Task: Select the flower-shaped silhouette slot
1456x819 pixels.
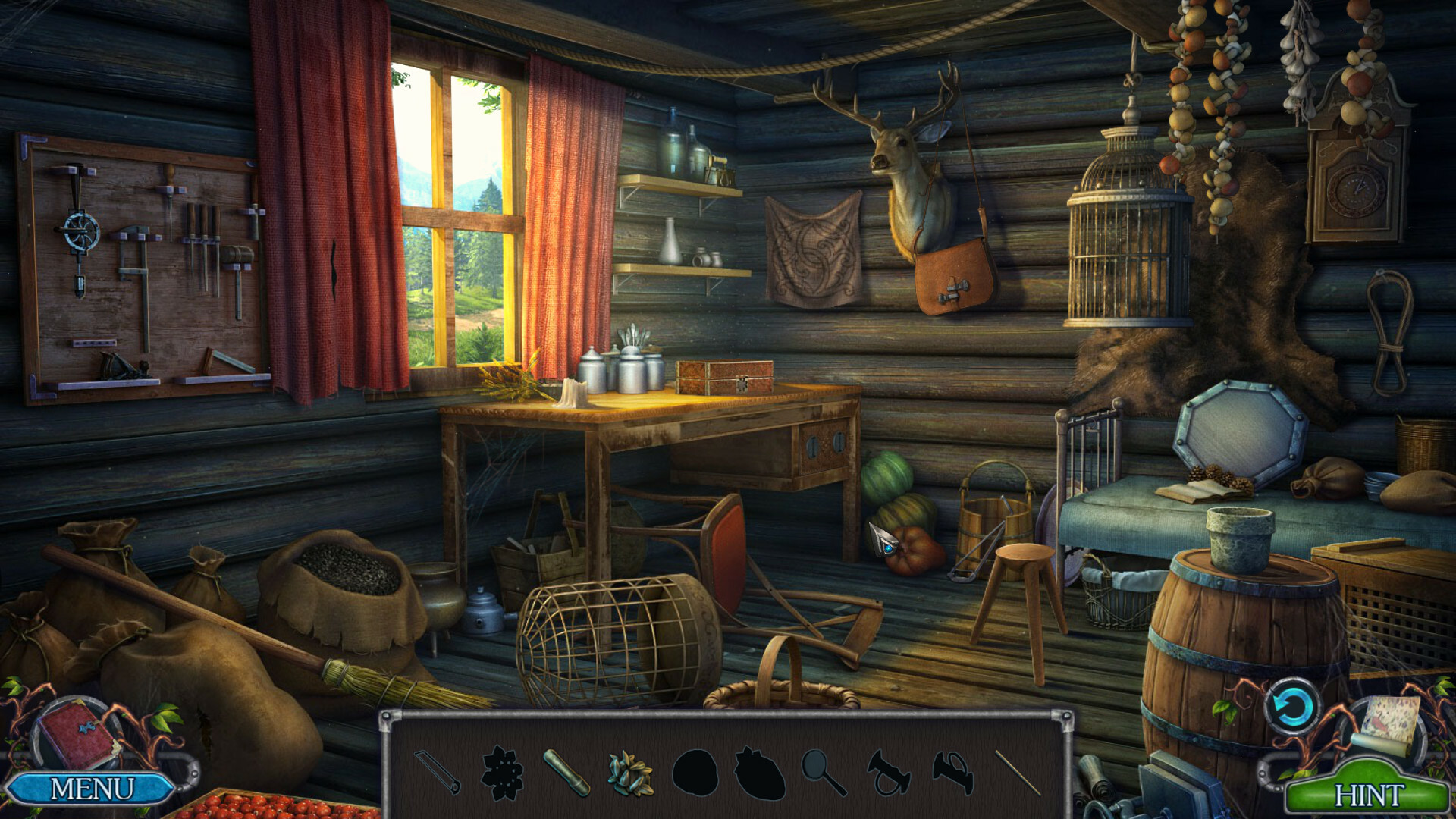Action: 502,772
